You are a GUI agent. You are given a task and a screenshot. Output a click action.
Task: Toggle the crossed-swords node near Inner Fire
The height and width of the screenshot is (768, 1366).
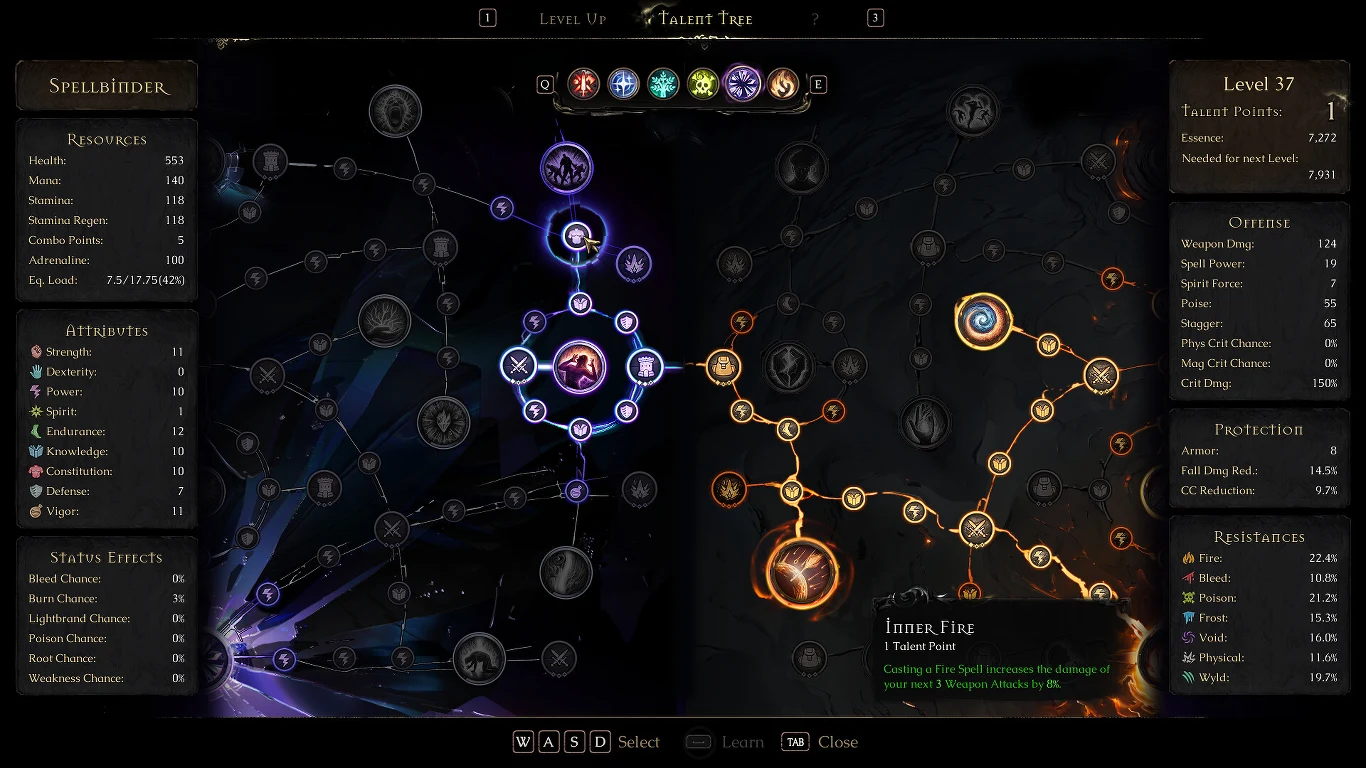pyautogui.click(x=977, y=527)
